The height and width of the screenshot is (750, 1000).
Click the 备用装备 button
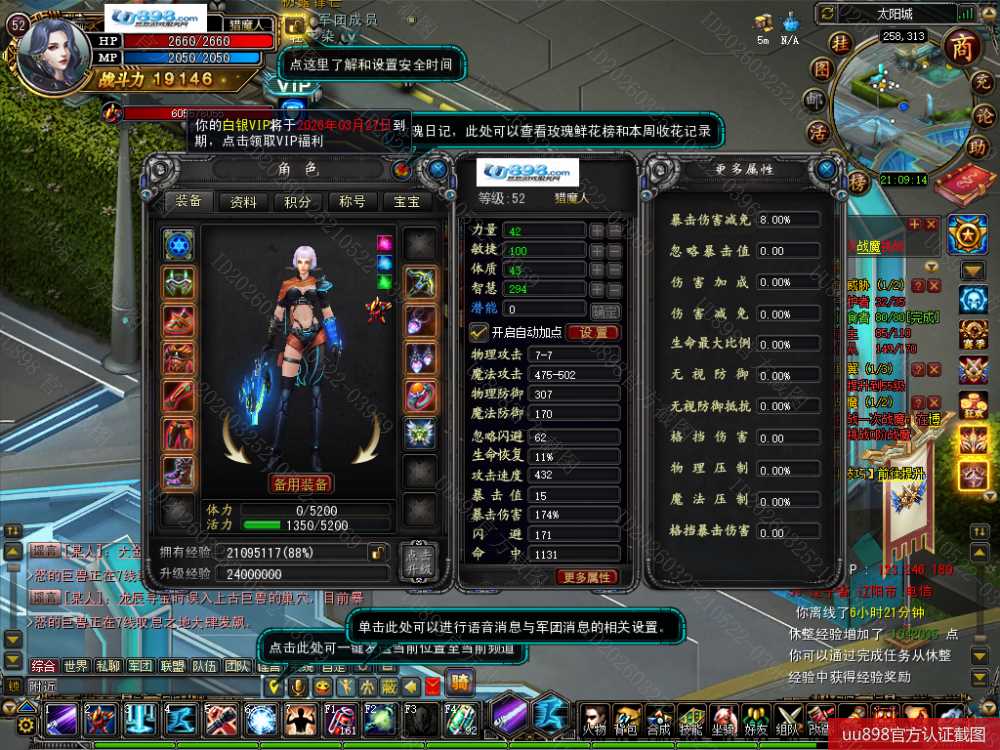[x=300, y=484]
